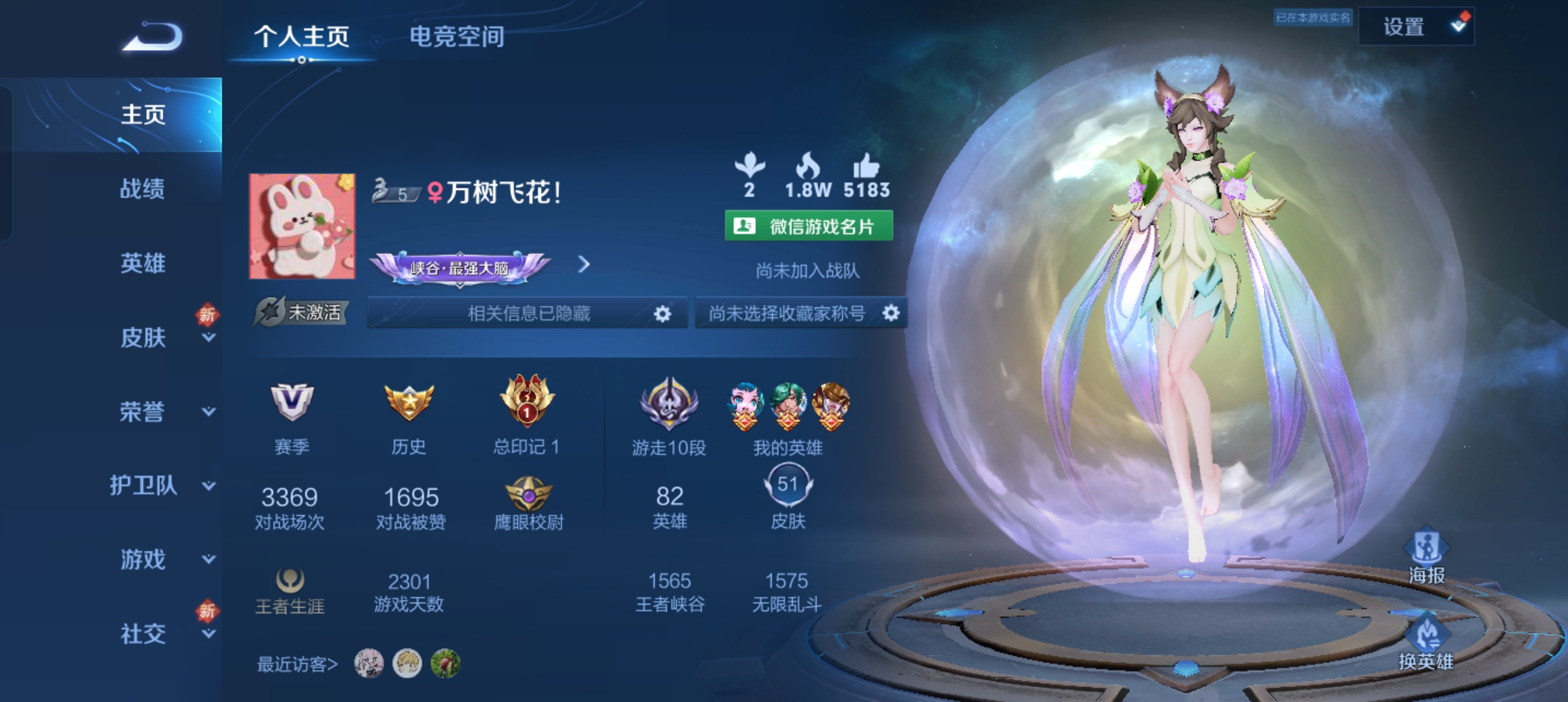1568x702 pixels.
Task: Open gear settings for 相关信息已隐藏
Action: click(x=662, y=313)
